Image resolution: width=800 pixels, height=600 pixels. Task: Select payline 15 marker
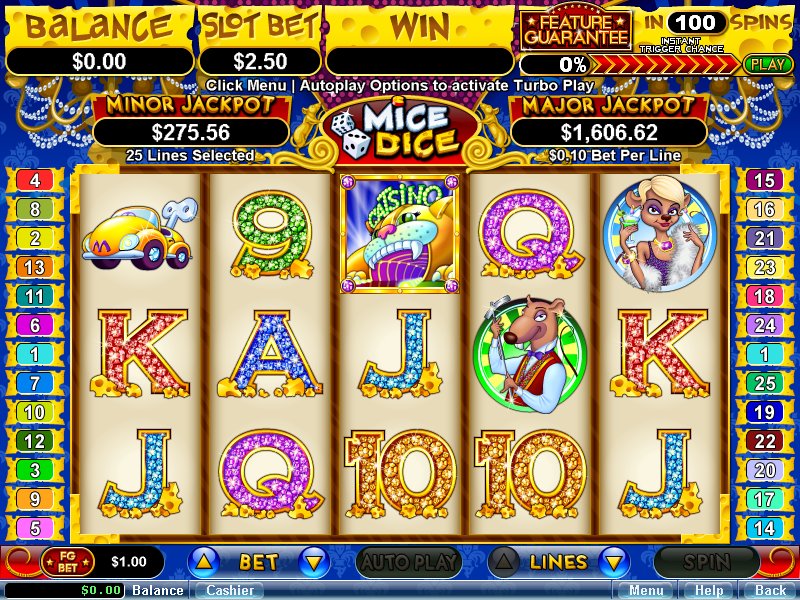[x=764, y=181]
